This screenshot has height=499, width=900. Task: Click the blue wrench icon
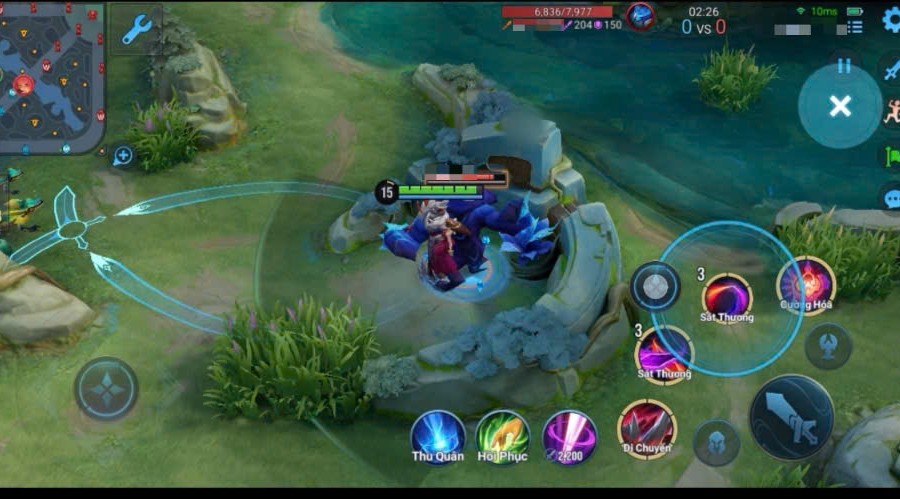136,30
